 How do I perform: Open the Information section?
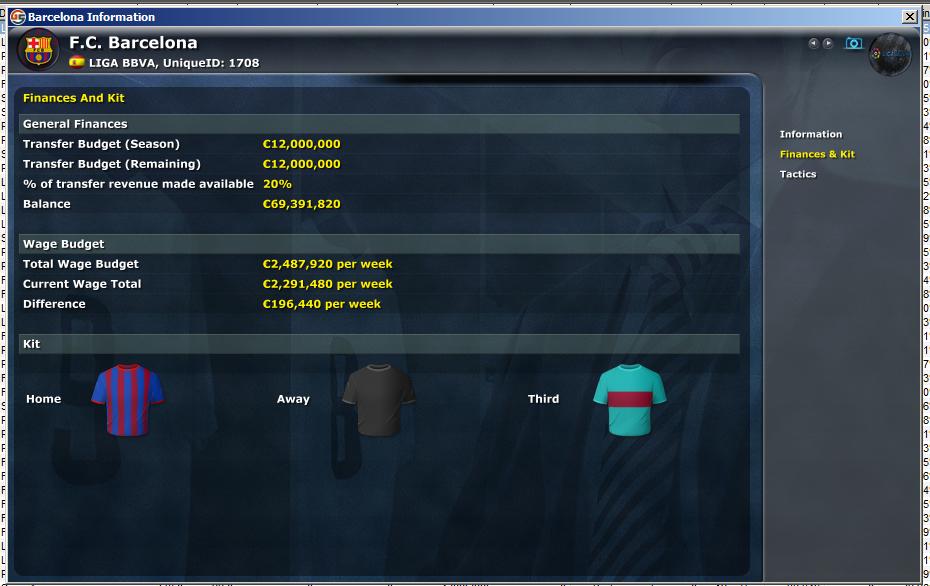tap(811, 134)
